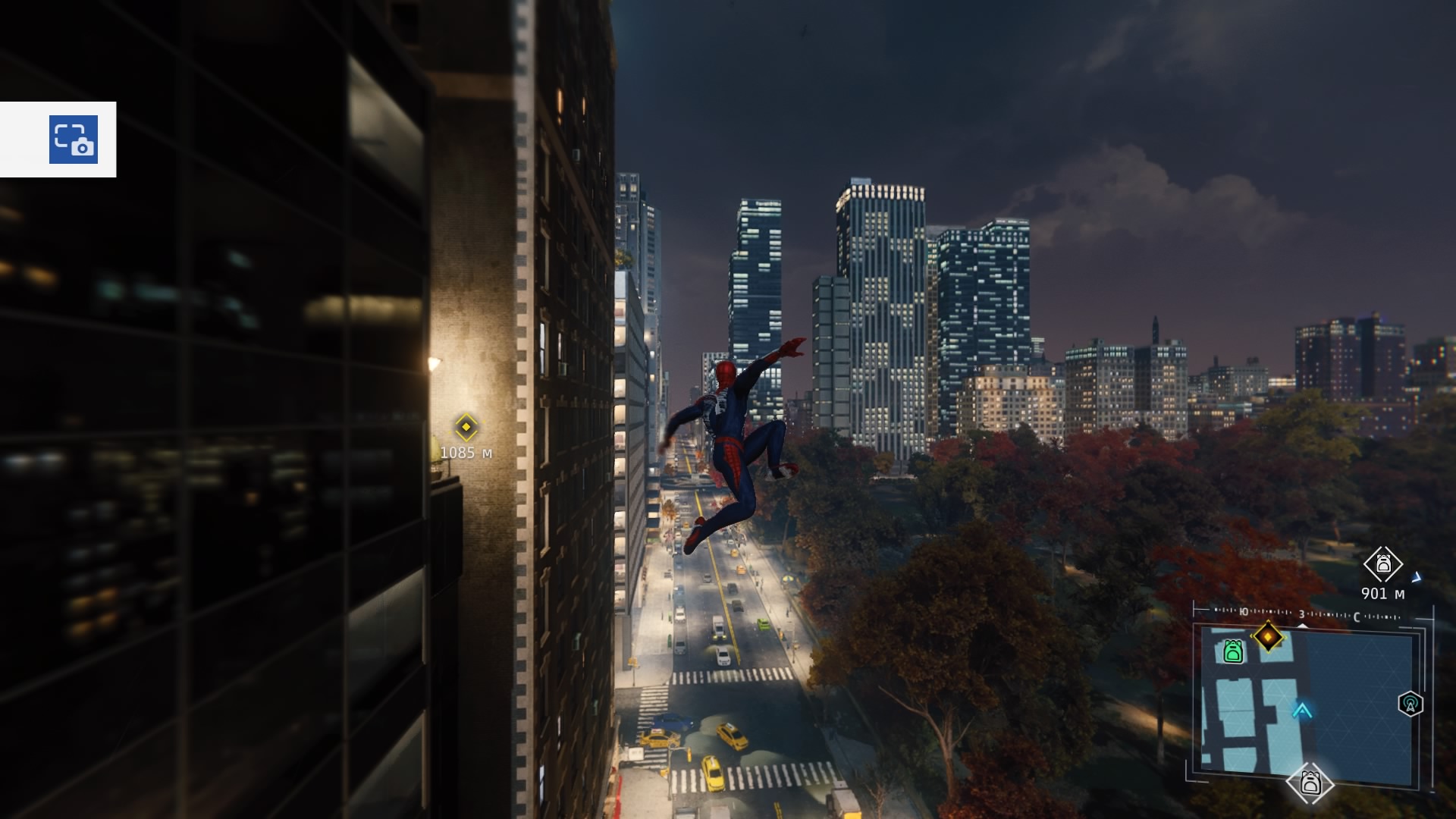
Task: Click the backpack waypoint showing 901 m
Action: [1383, 564]
